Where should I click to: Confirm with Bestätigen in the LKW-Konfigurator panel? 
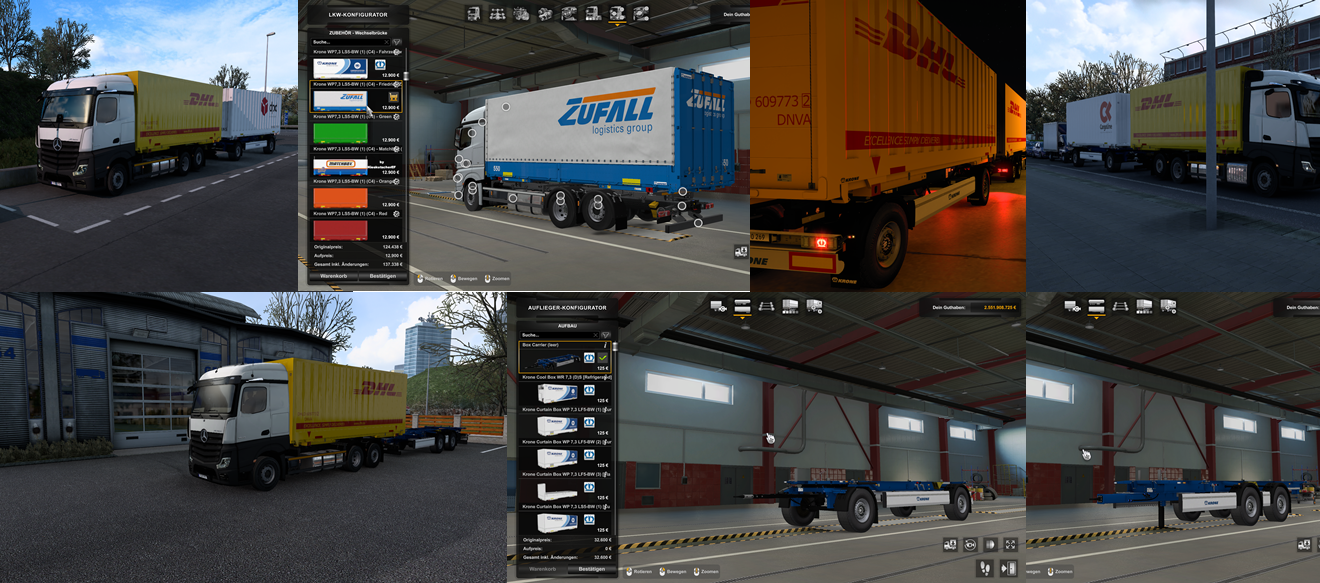click(382, 275)
